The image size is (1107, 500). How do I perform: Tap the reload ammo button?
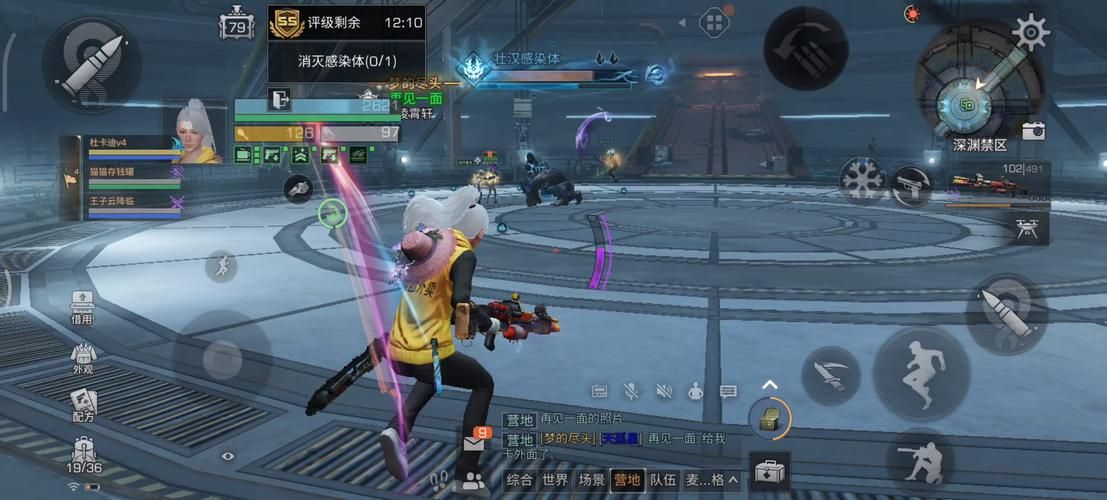[x=806, y=49]
